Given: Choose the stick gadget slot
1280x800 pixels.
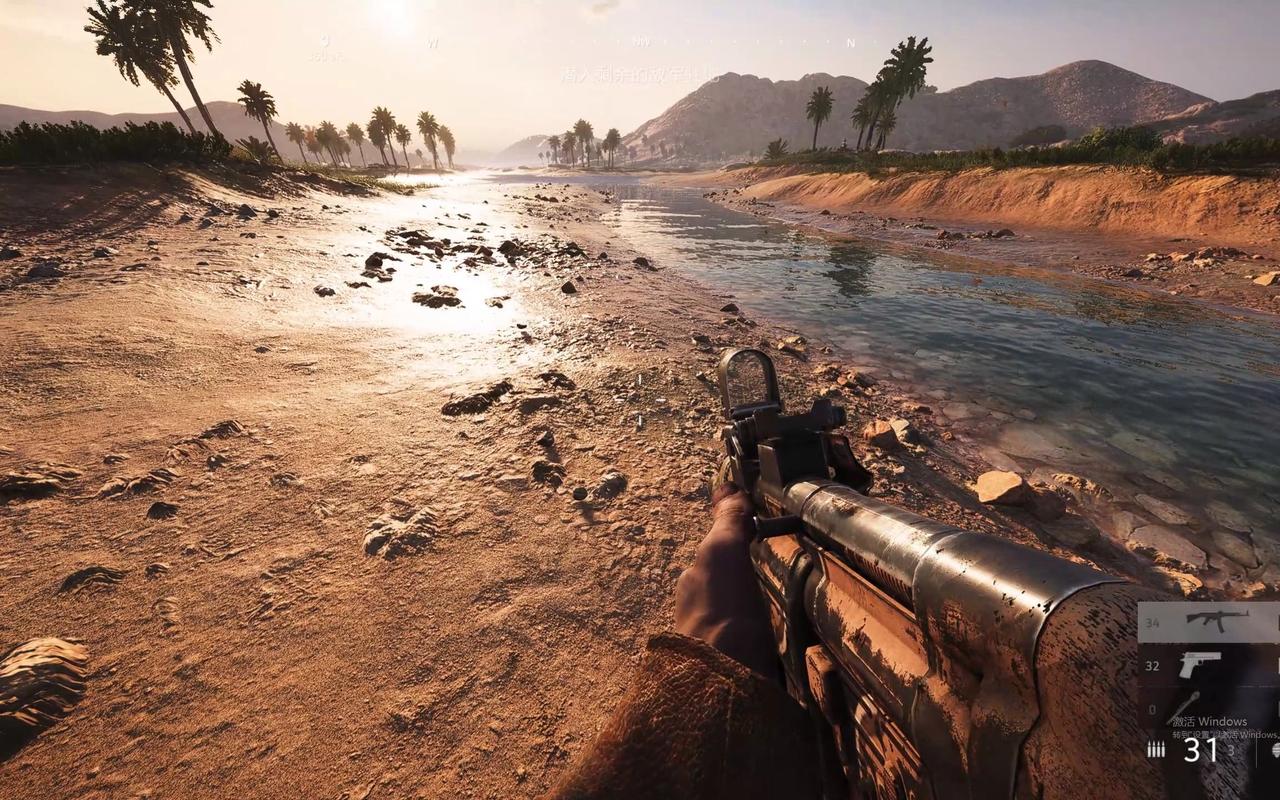Looking at the screenshot, I should [1187, 705].
